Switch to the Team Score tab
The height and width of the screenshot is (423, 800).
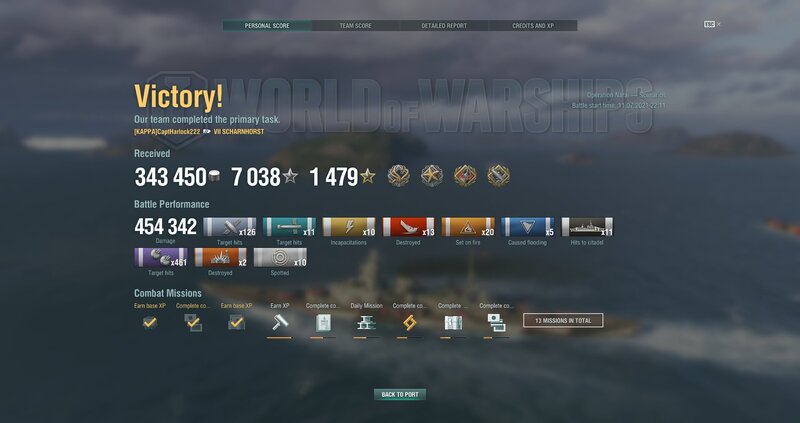pos(355,25)
